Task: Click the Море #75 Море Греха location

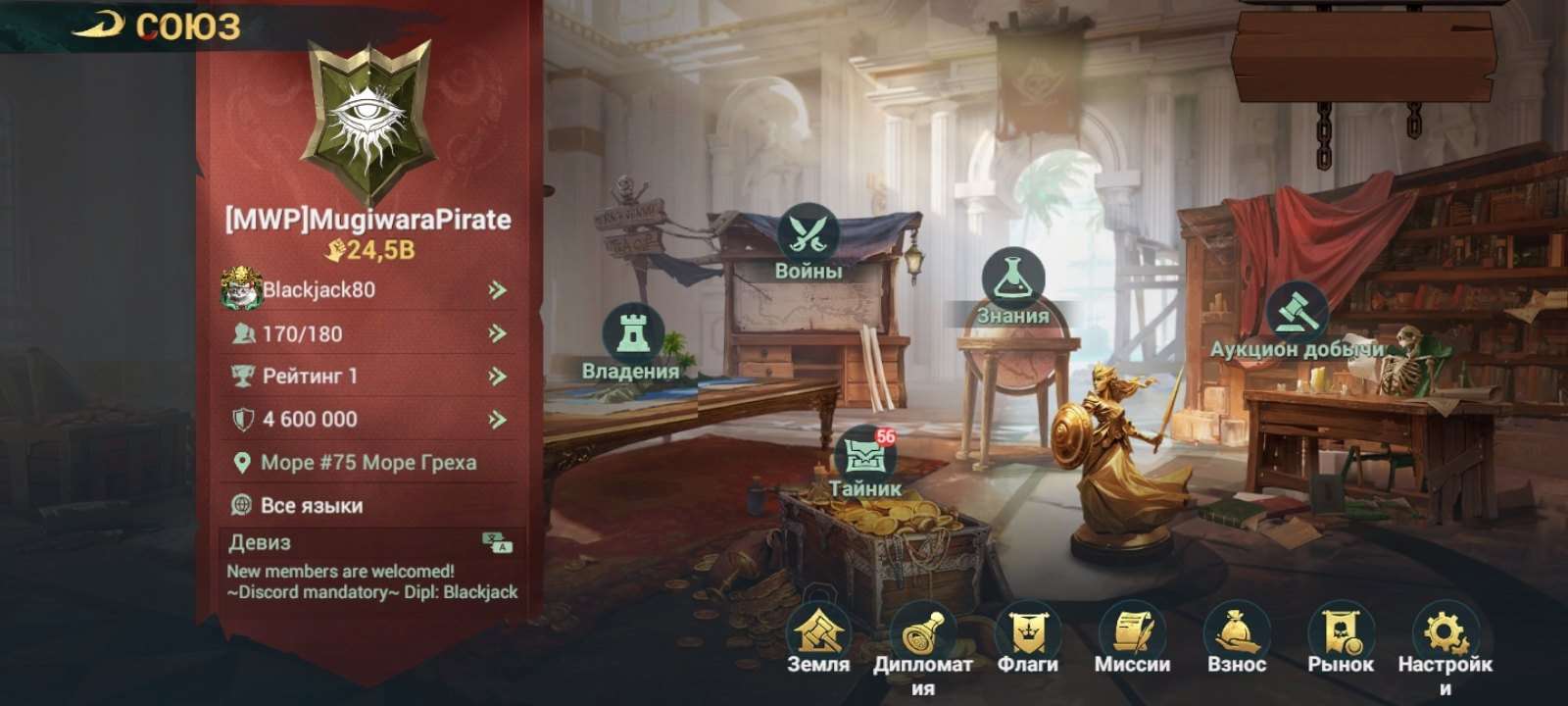Action: pyautogui.click(x=367, y=461)
